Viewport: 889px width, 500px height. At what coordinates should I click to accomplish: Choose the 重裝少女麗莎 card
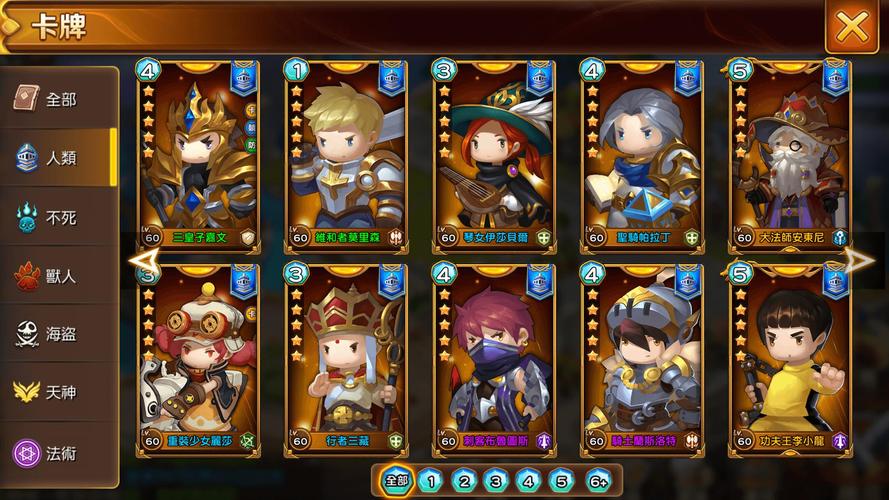click(x=197, y=357)
